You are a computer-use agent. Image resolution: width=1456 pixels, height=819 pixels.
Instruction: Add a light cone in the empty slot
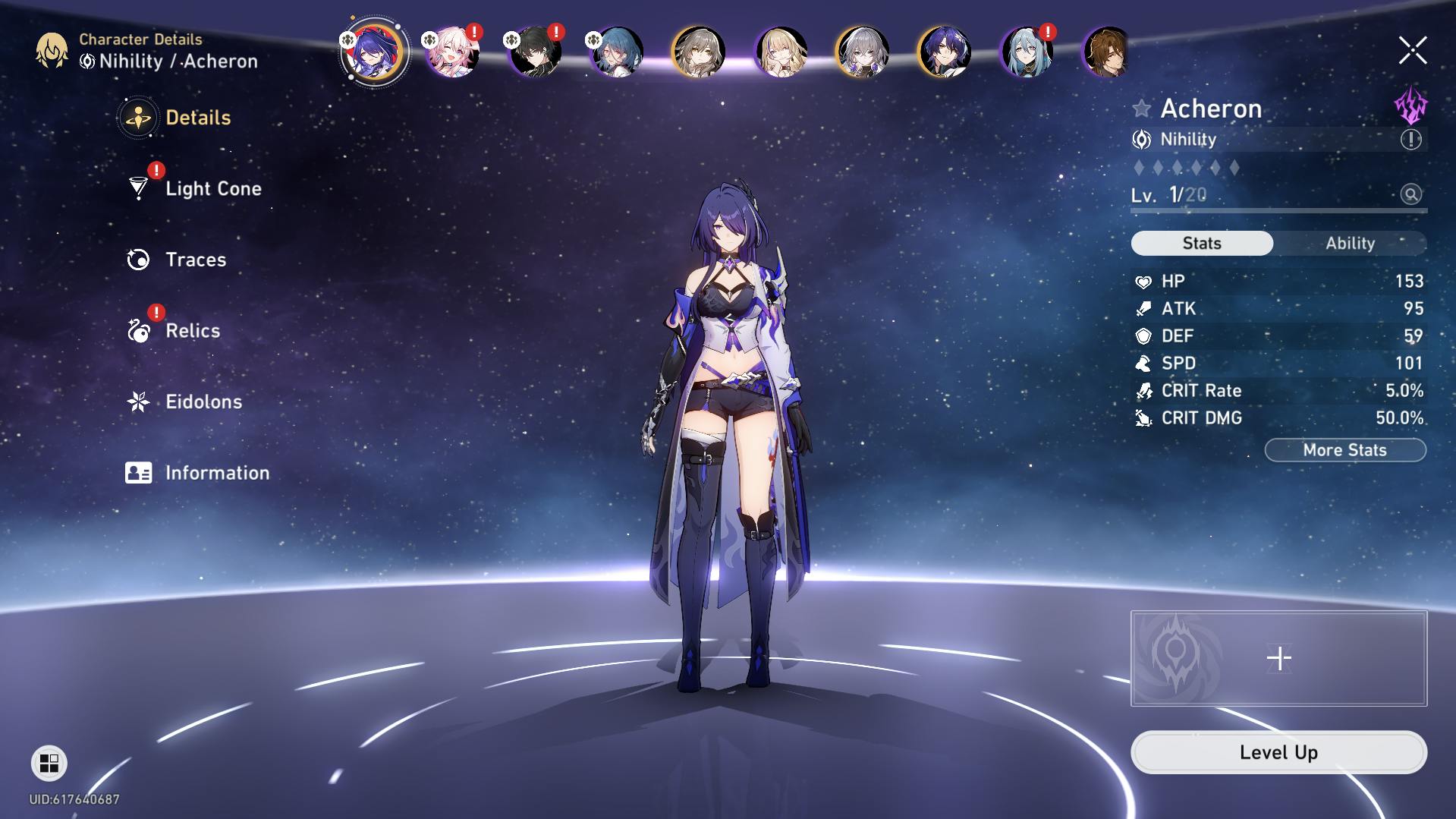tap(1278, 658)
